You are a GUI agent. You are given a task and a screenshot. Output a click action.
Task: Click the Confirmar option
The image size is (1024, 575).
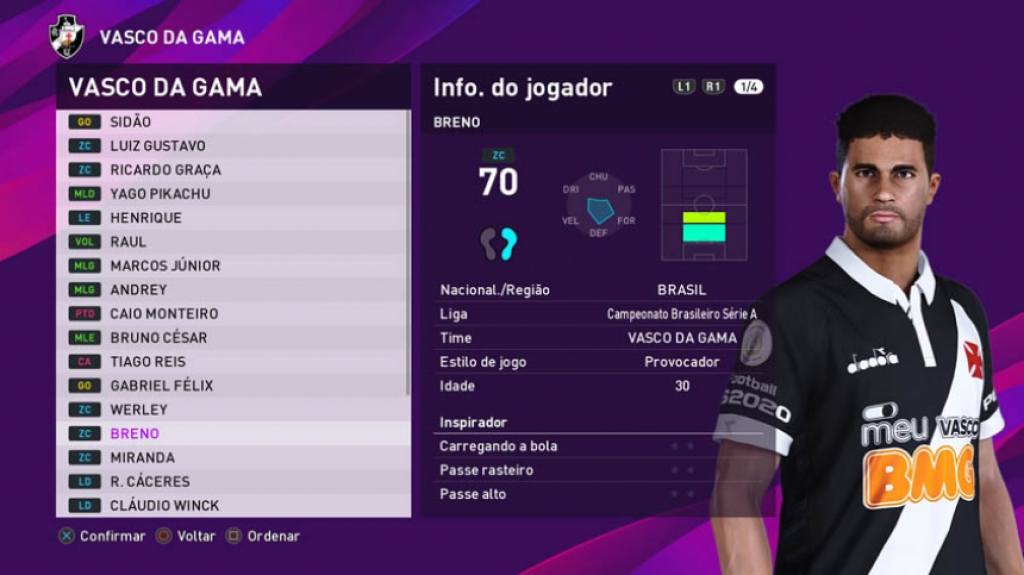point(102,536)
